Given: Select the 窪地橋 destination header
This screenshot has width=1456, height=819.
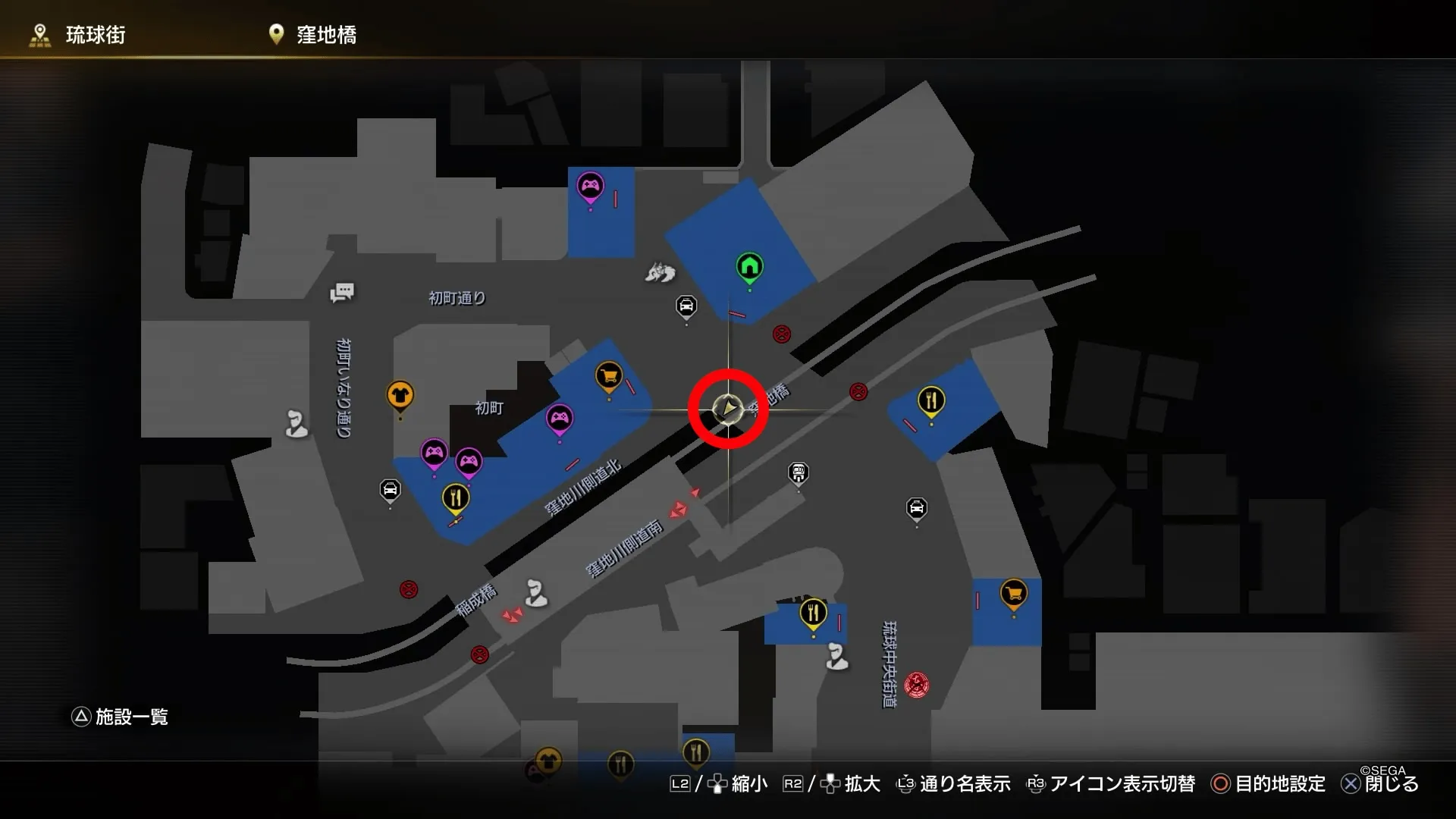Looking at the screenshot, I should click(326, 34).
